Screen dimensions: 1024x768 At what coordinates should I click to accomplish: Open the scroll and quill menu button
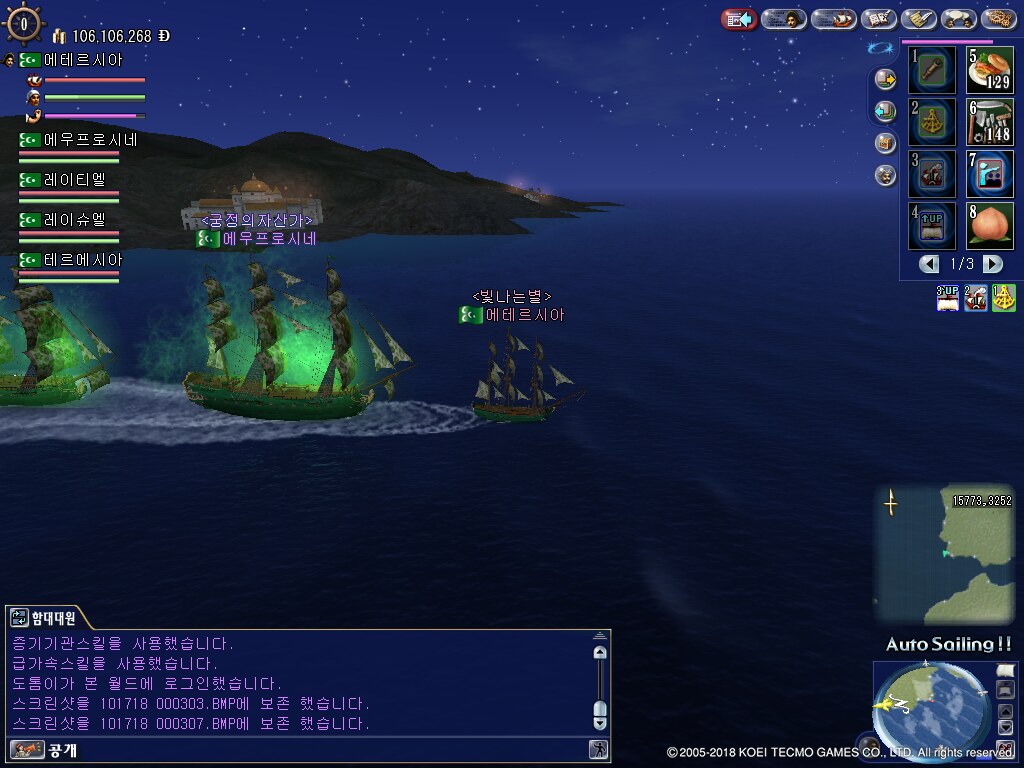918,19
